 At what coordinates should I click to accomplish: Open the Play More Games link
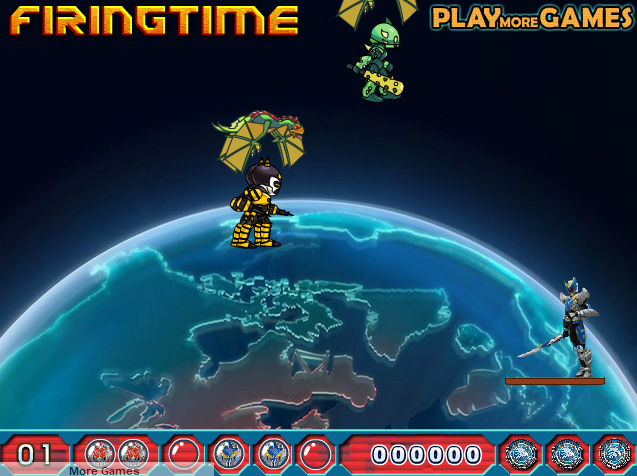(532, 17)
